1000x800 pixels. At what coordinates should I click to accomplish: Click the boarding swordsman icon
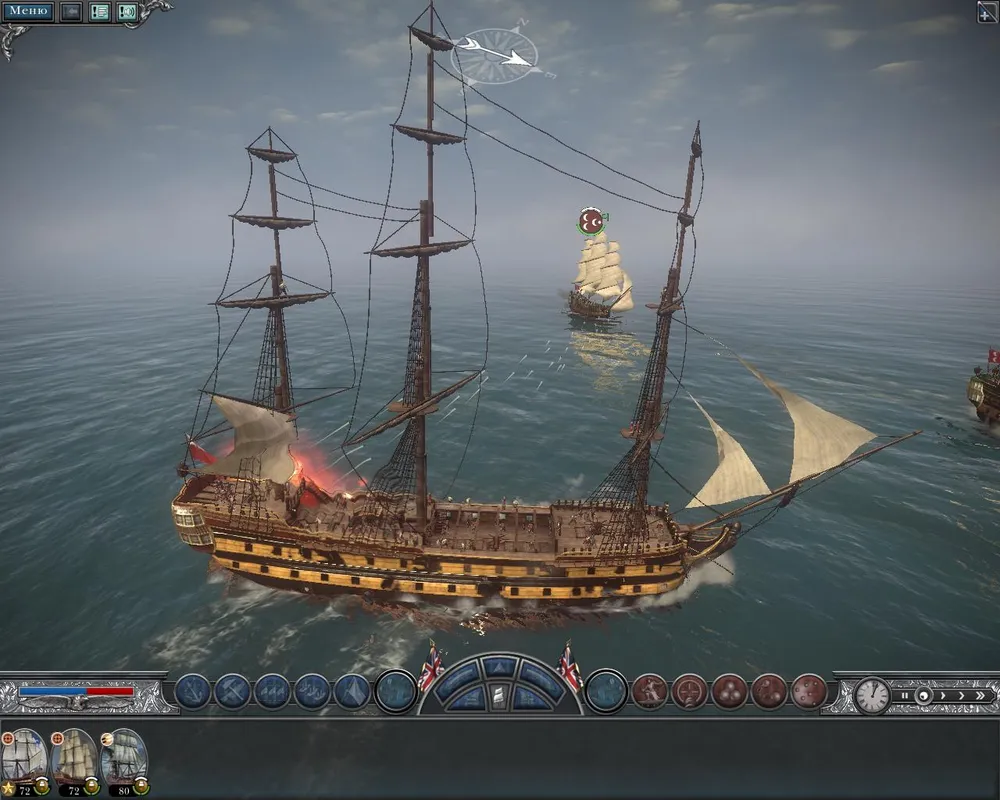click(x=649, y=691)
